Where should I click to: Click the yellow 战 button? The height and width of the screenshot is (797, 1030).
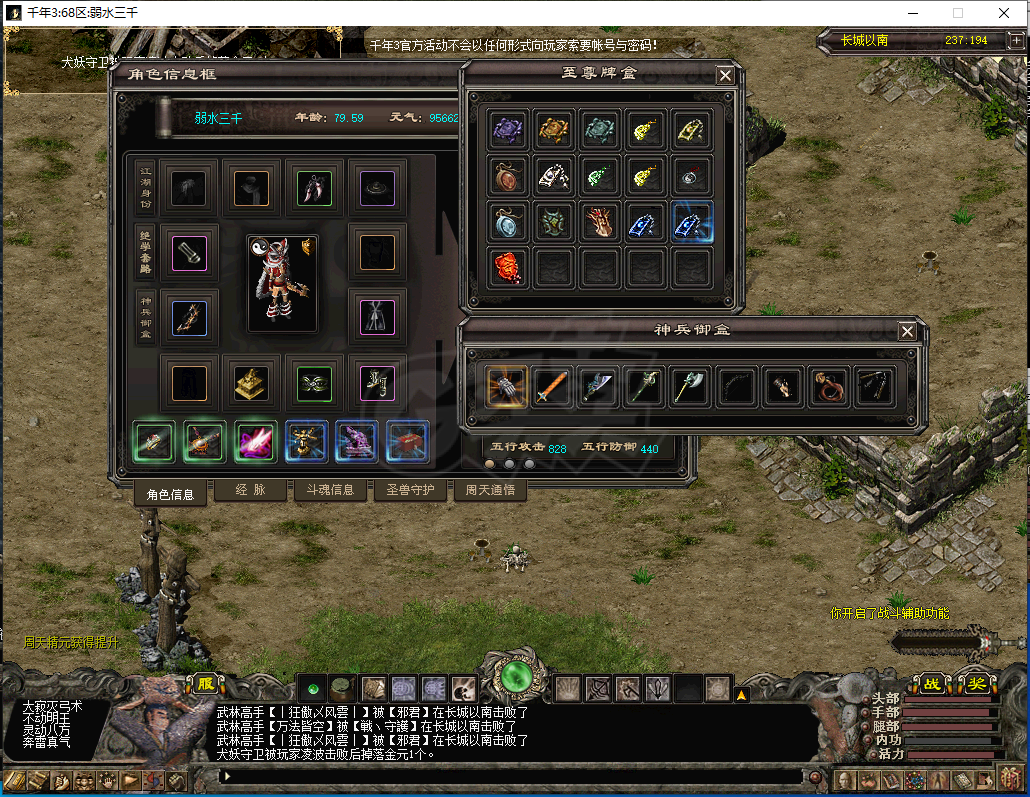(x=932, y=685)
